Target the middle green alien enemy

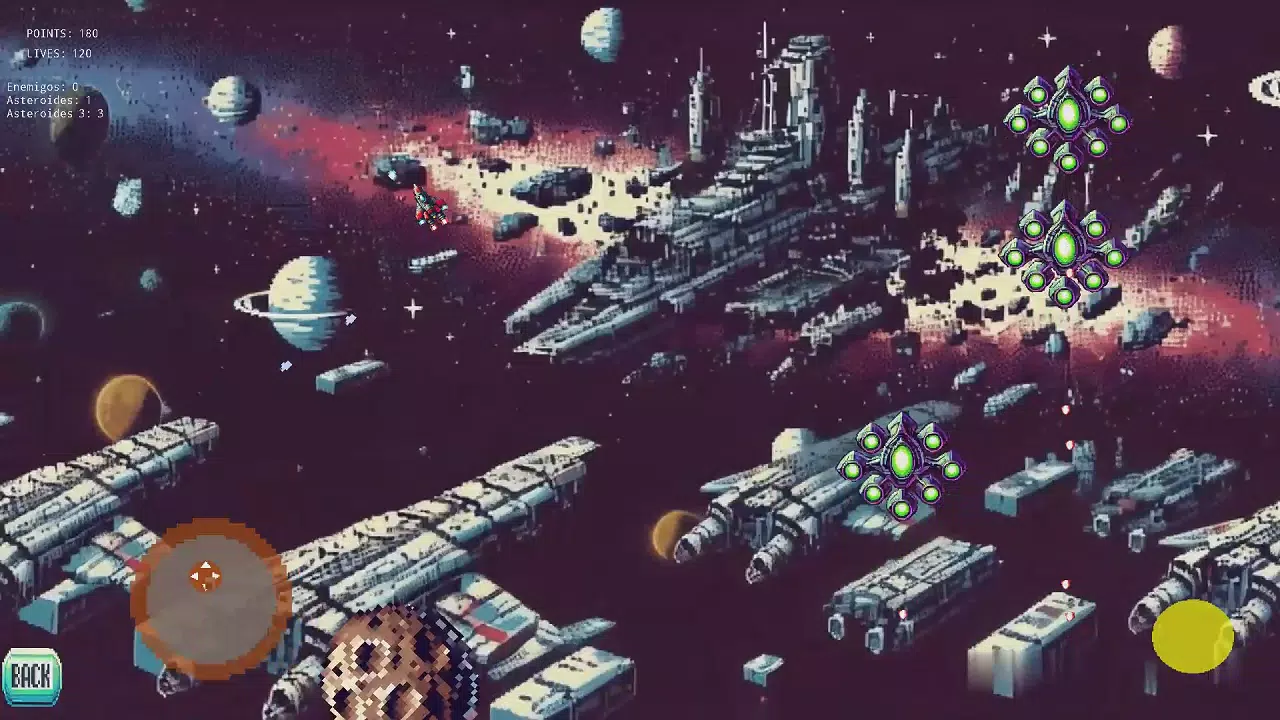pos(1063,248)
